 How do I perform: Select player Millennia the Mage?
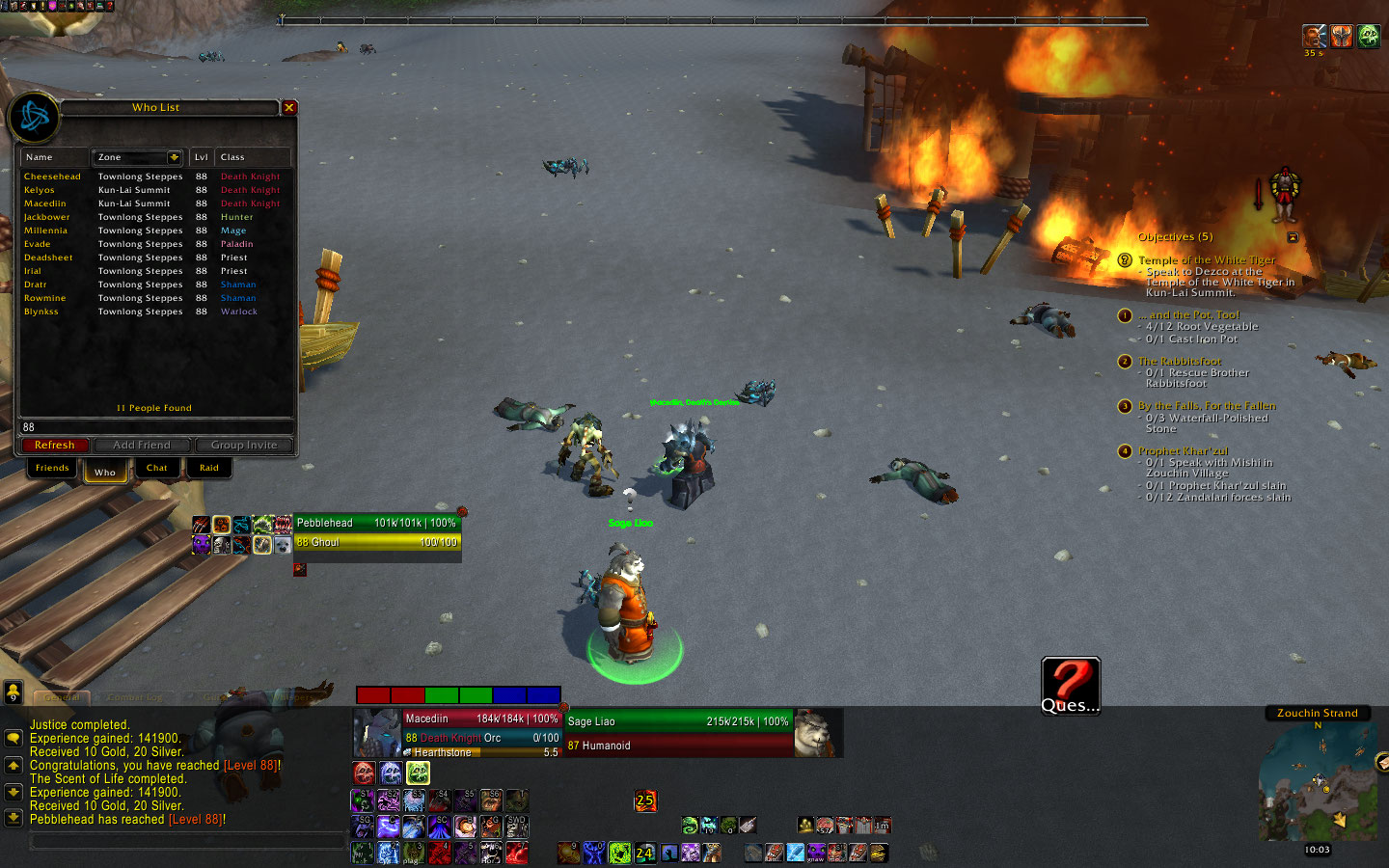(x=46, y=231)
